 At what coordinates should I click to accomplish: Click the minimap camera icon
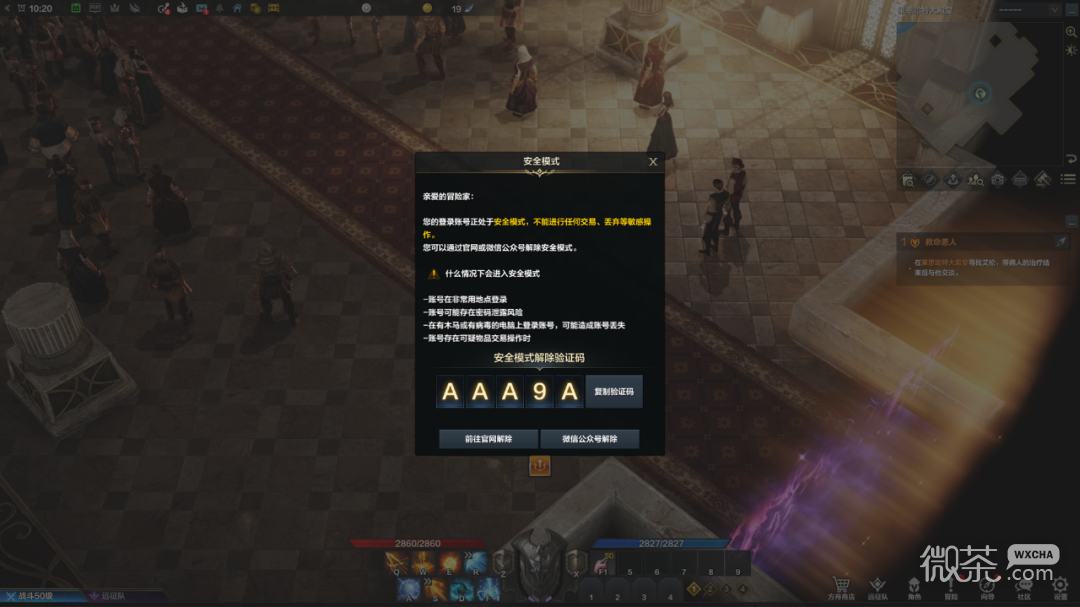click(x=997, y=180)
